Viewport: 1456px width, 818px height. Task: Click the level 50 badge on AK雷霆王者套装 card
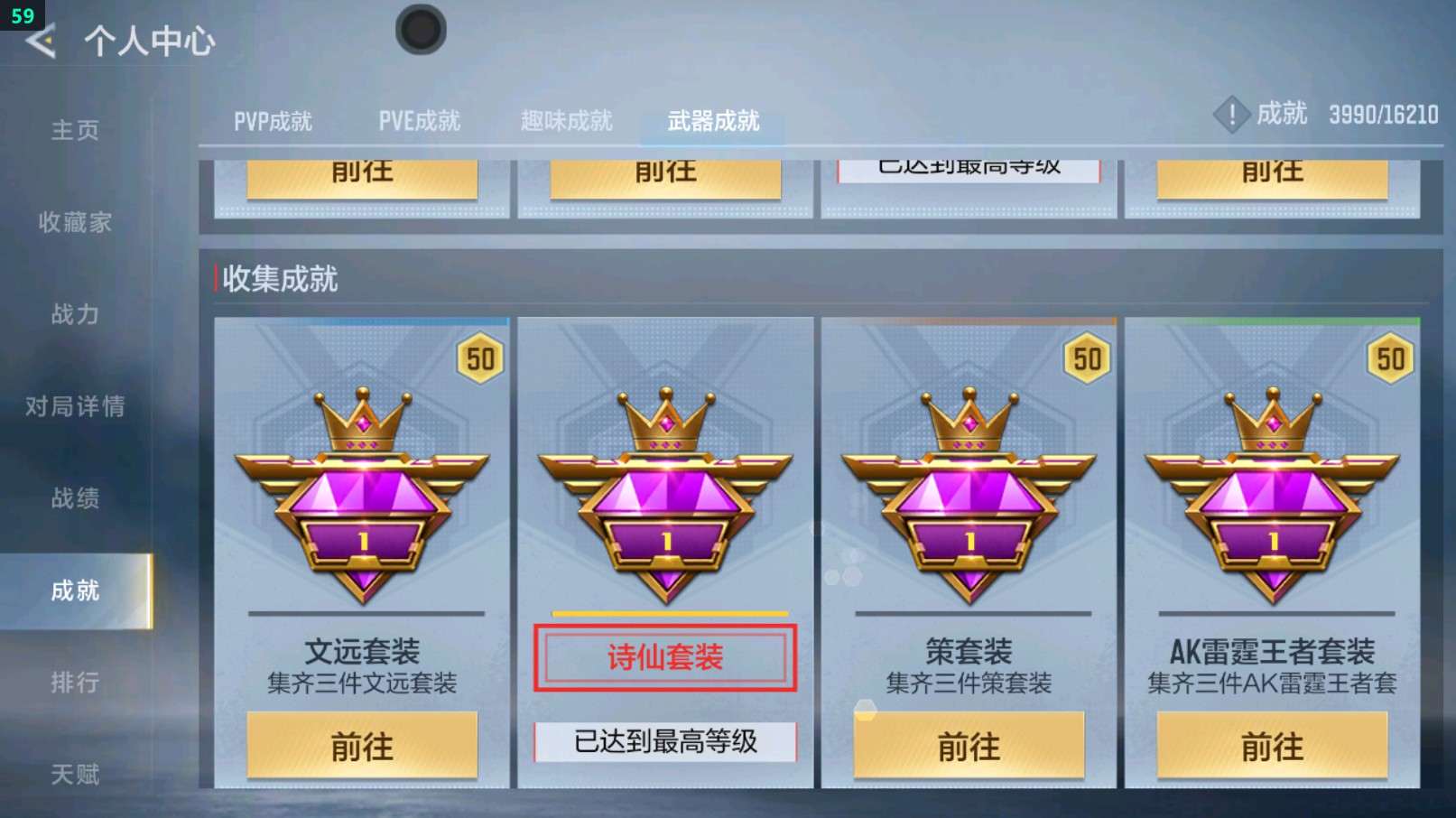pos(1391,357)
